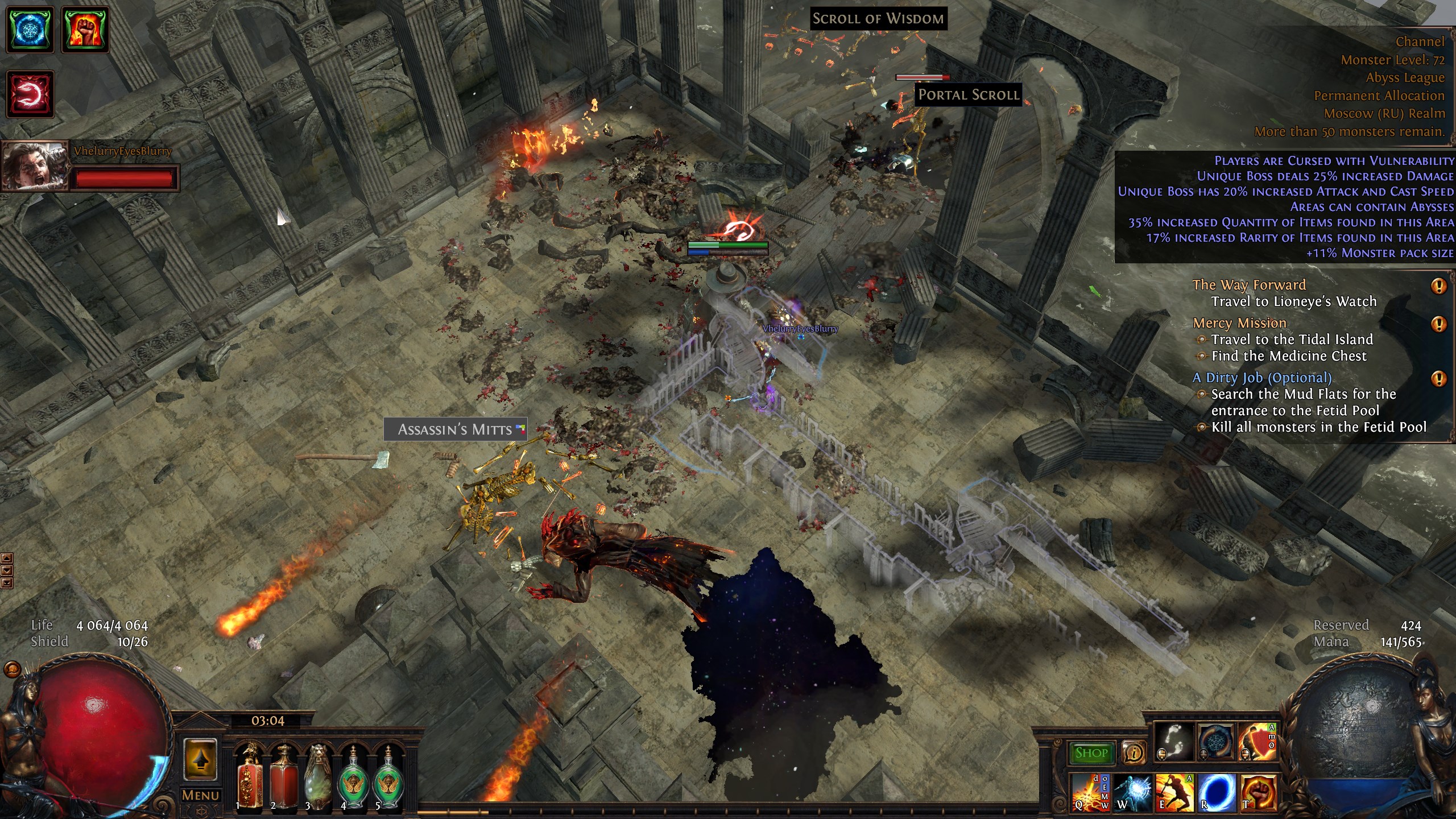Image resolution: width=1456 pixels, height=819 pixels.
Task: Click the red swirl curse debuff icon
Action: coord(30,94)
